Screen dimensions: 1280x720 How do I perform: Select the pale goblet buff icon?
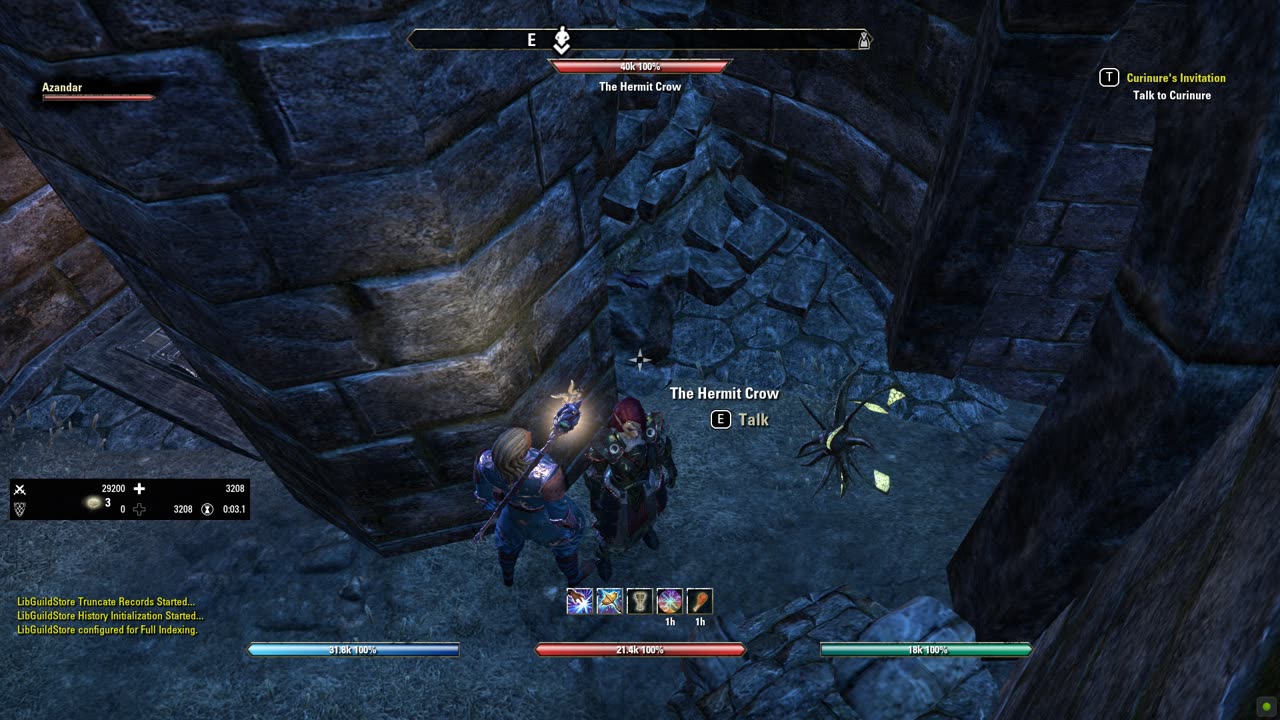[640, 601]
